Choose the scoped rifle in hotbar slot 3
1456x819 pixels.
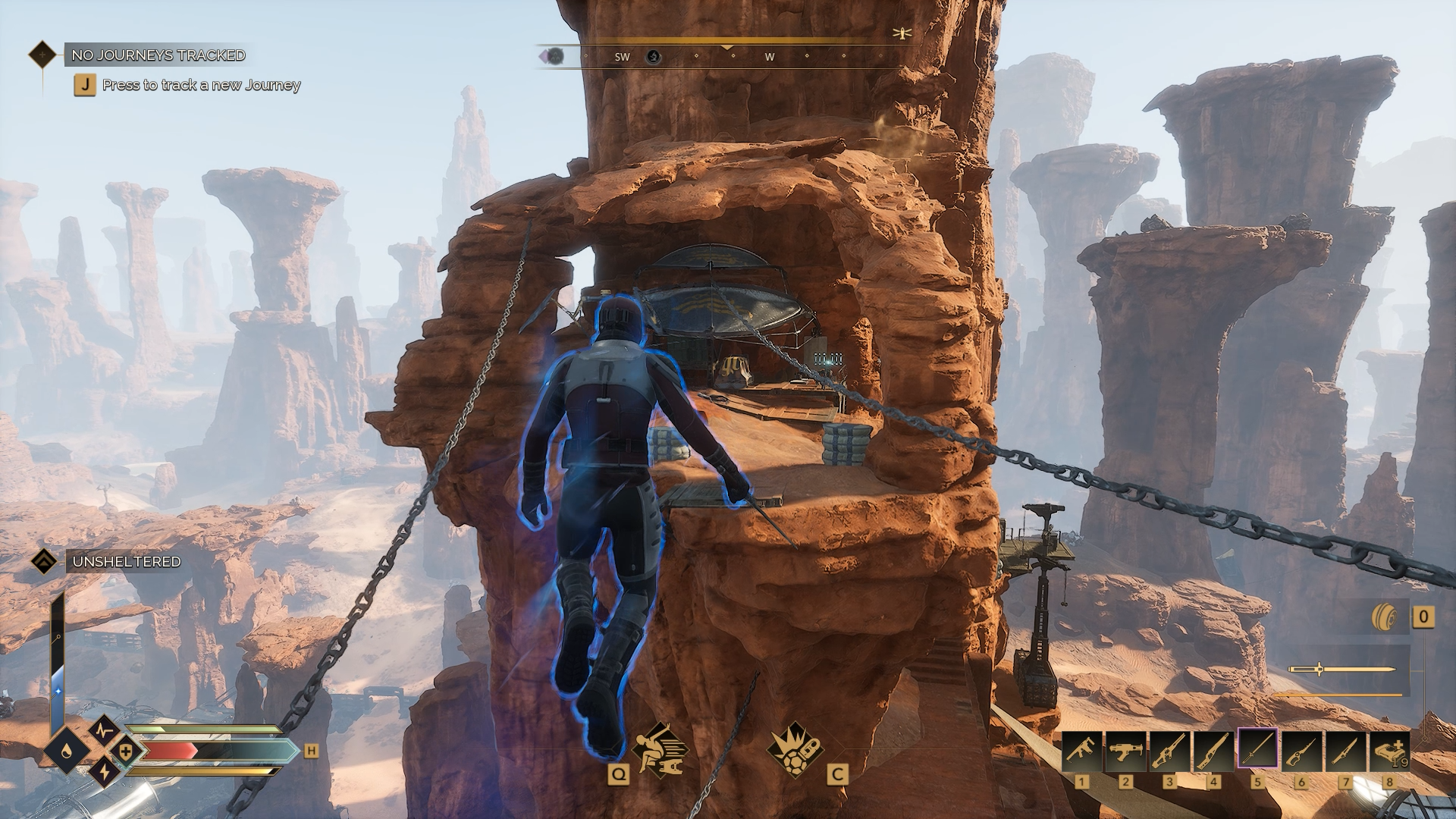[1169, 751]
